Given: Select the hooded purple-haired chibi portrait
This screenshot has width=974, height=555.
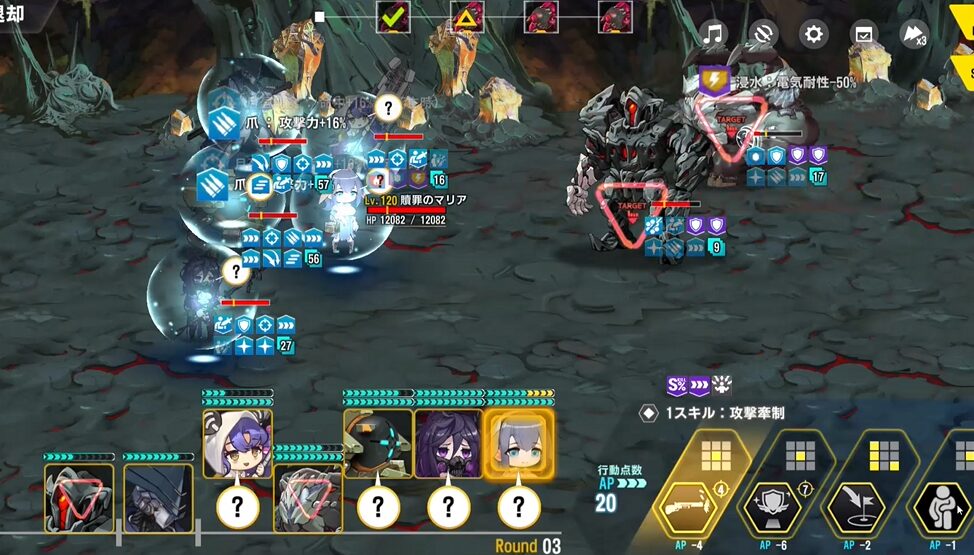Looking at the screenshot, I should click(x=237, y=443).
